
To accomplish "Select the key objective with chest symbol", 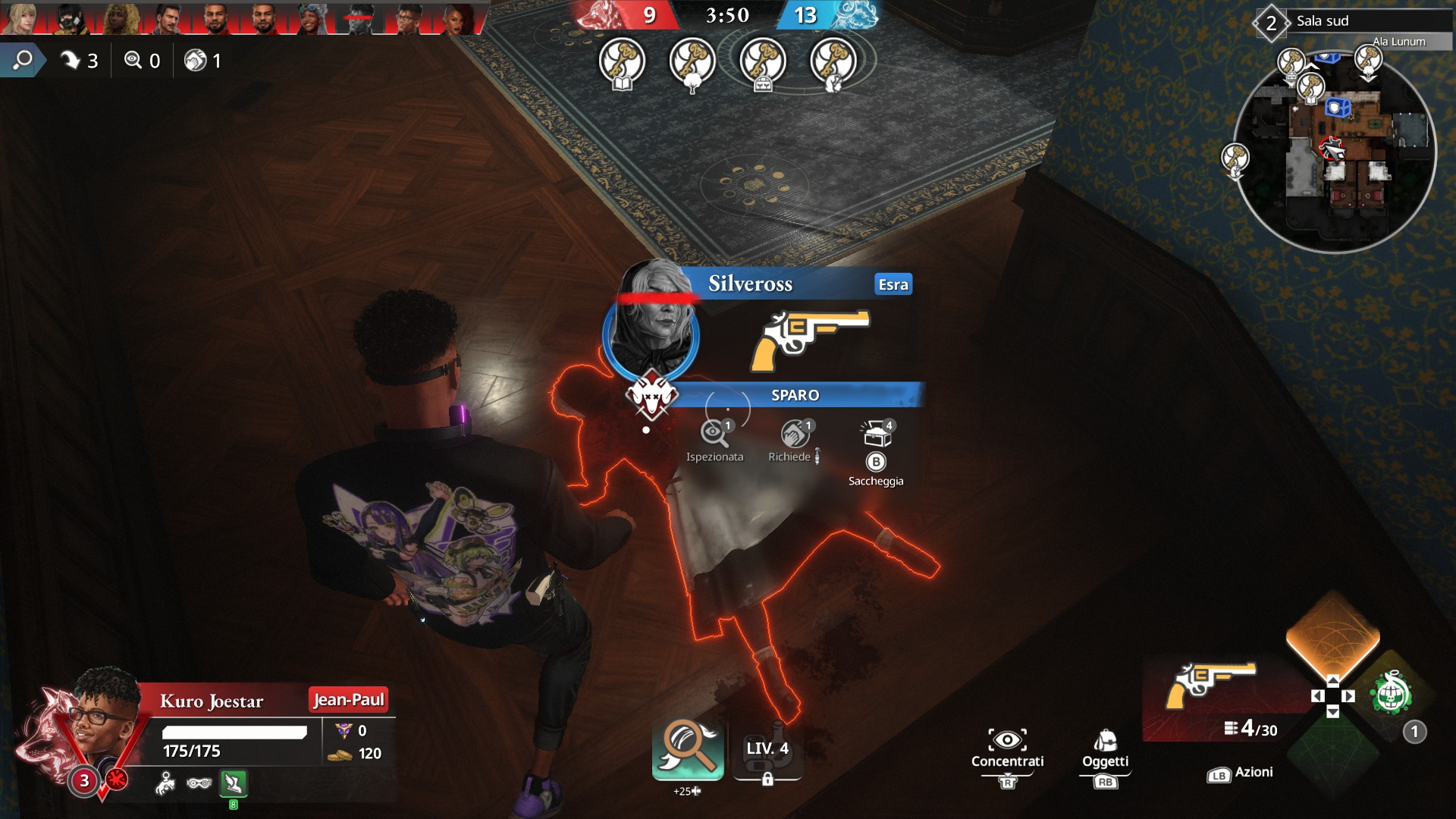I will 763,62.
